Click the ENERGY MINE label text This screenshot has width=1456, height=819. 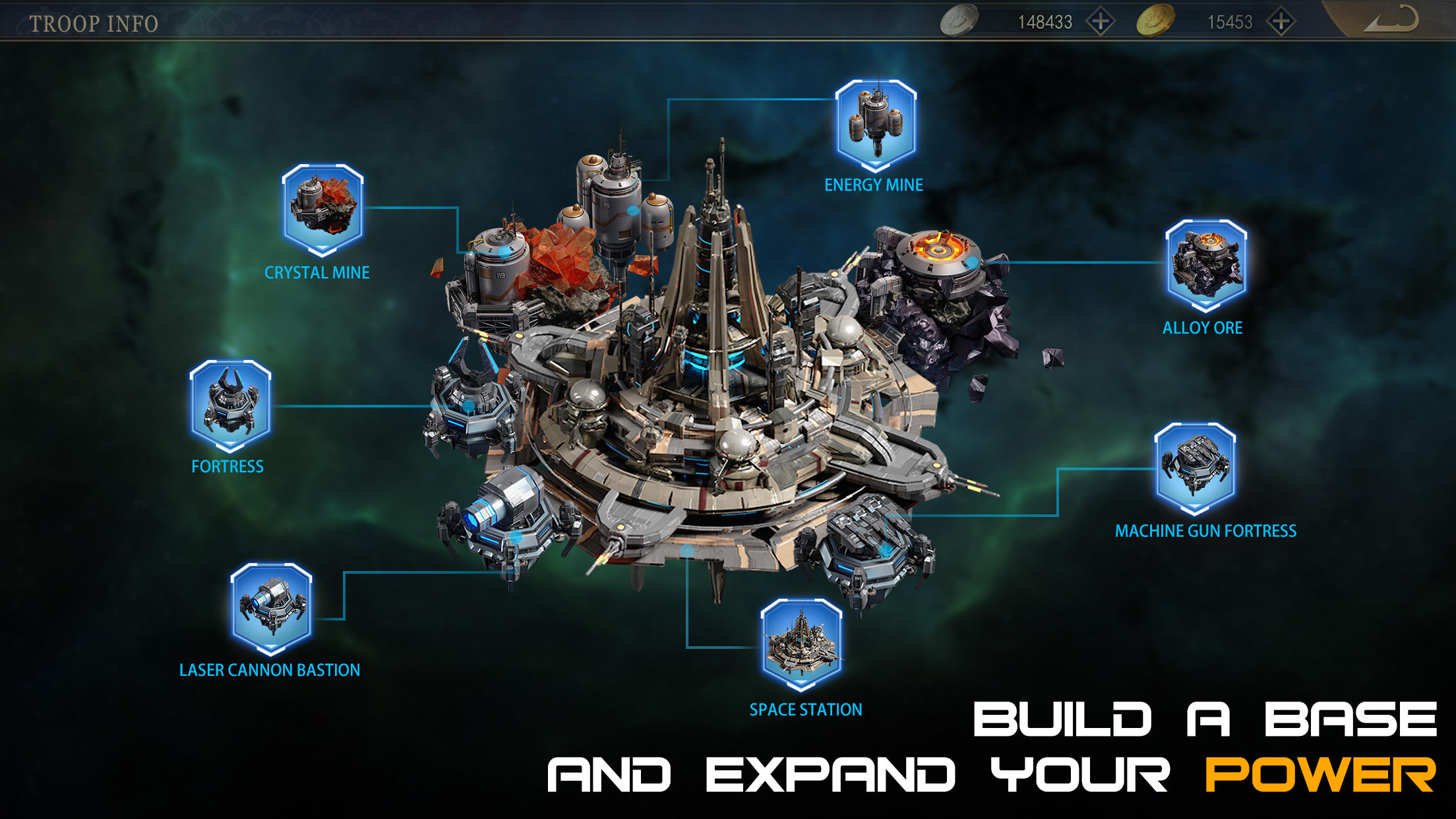coord(873,185)
